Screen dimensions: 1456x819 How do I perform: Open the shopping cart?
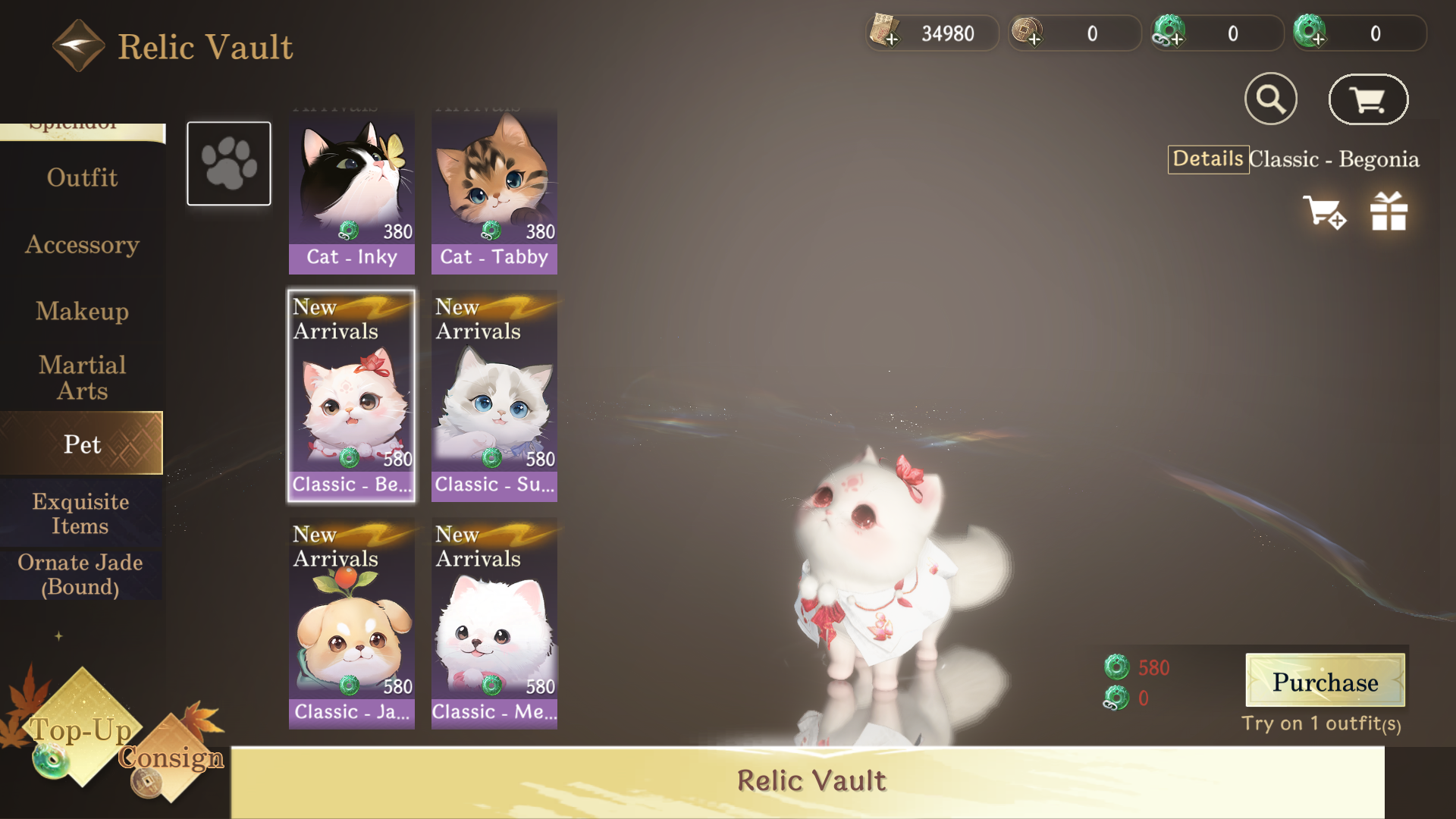tap(1368, 99)
